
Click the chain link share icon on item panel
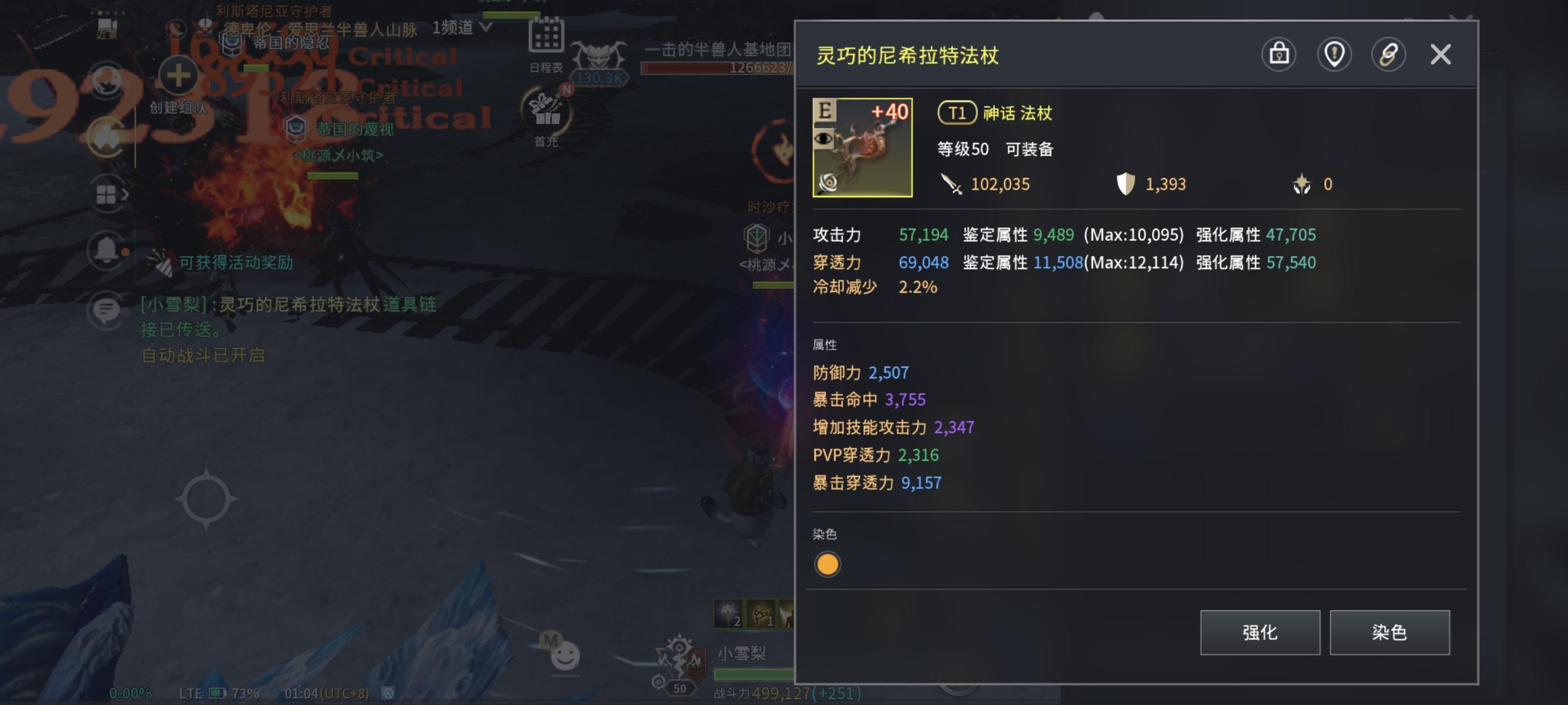coord(1389,54)
